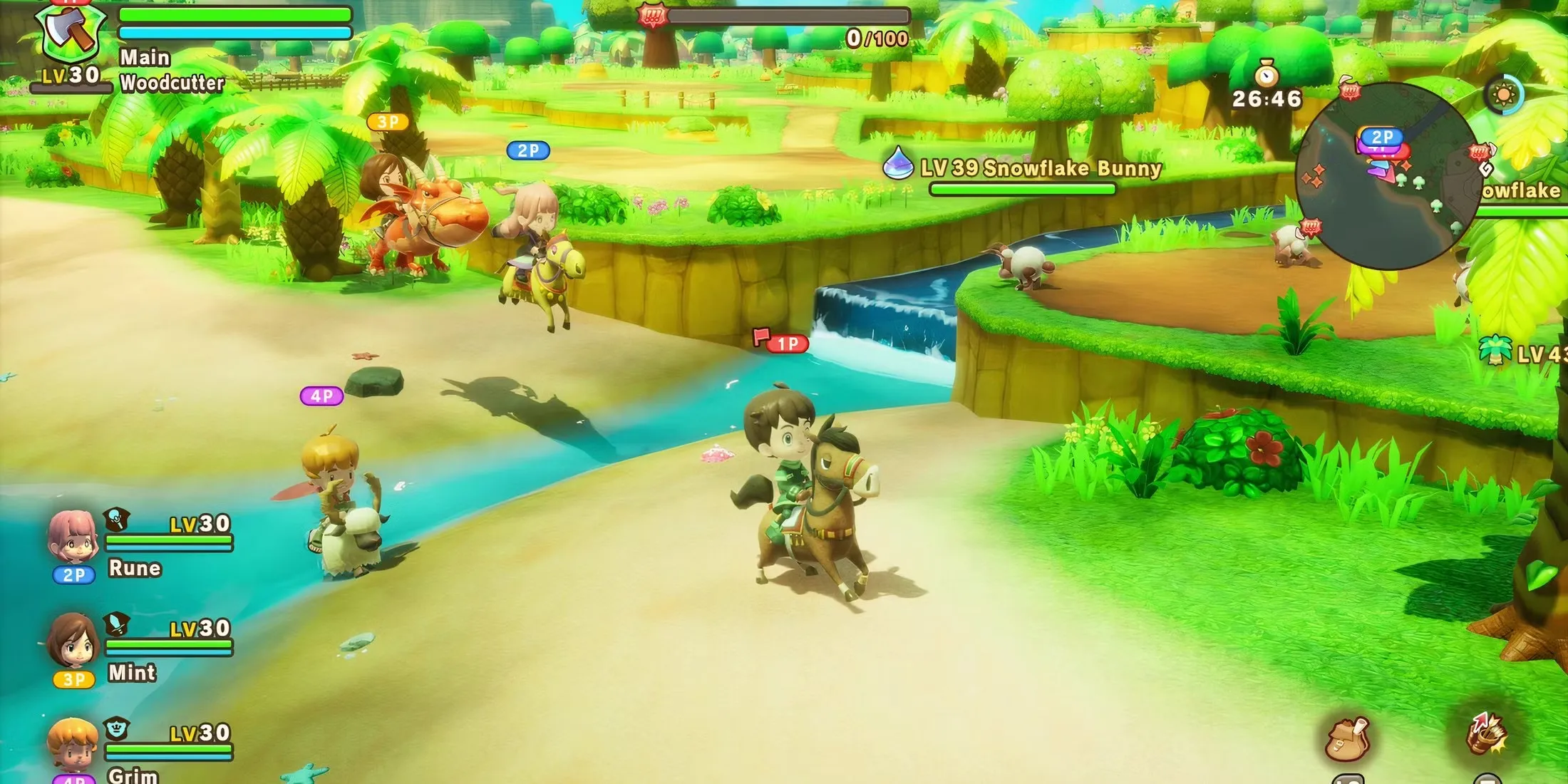The height and width of the screenshot is (784, 1568).
Task: Click the 2P marker on the minimap
Action: click(1381, 136)
